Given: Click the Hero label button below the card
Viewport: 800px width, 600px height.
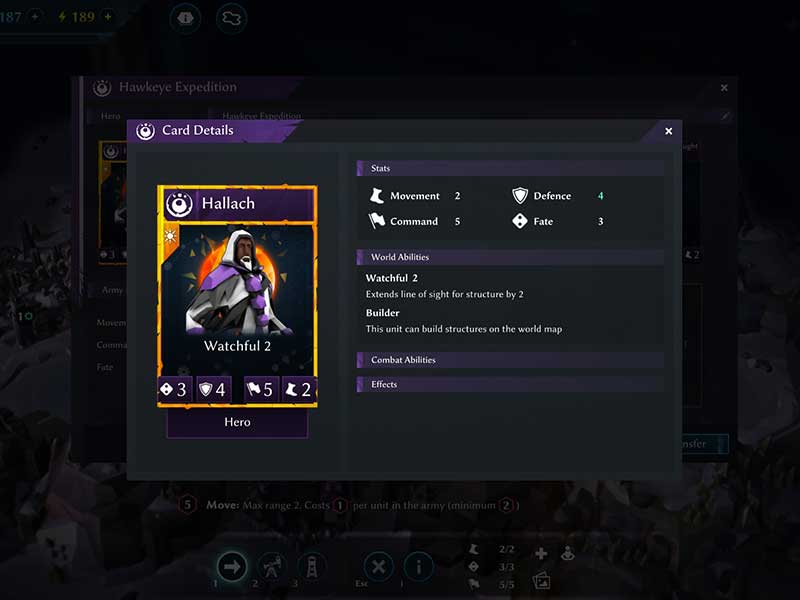Looking at the screenshot, I should pyautogui.click(x=237, y=422).
